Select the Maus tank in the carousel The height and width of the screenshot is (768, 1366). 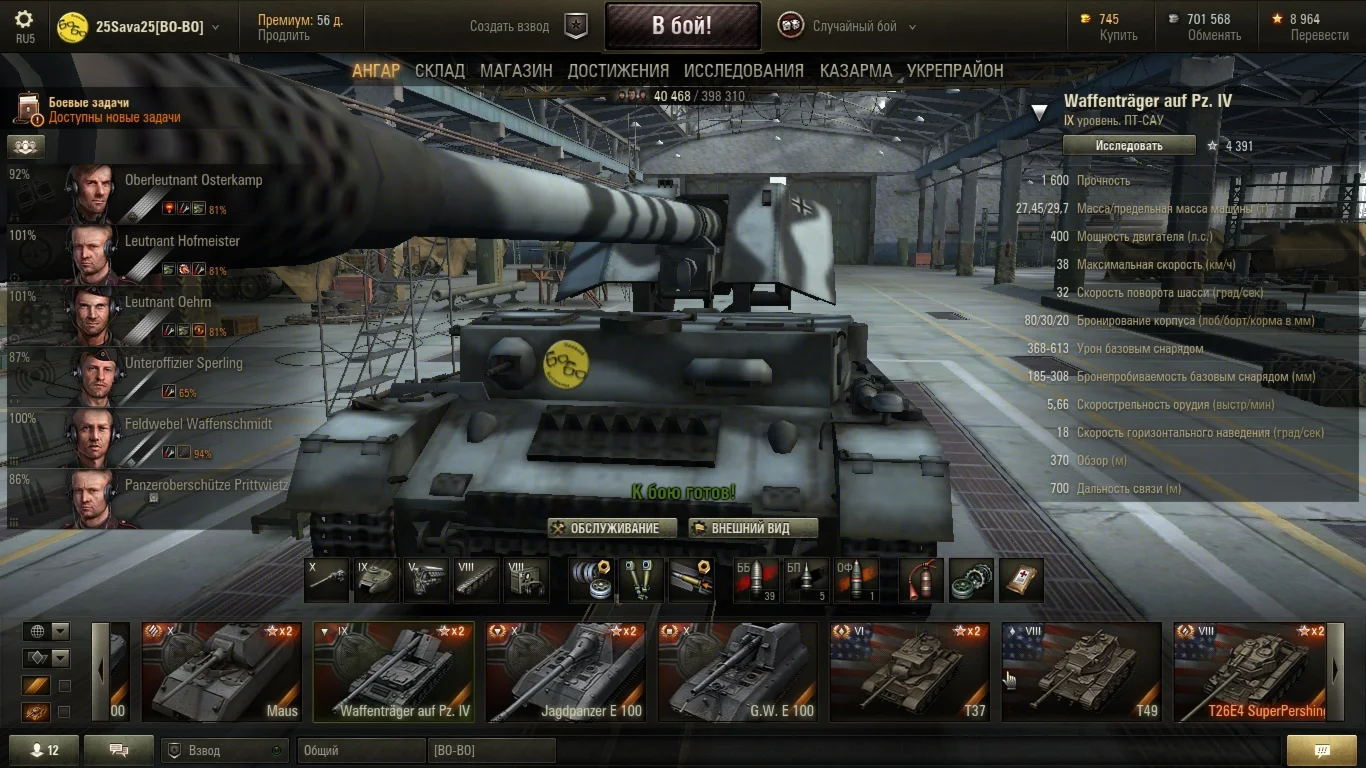pyautogui.click(x=221, y=672)
